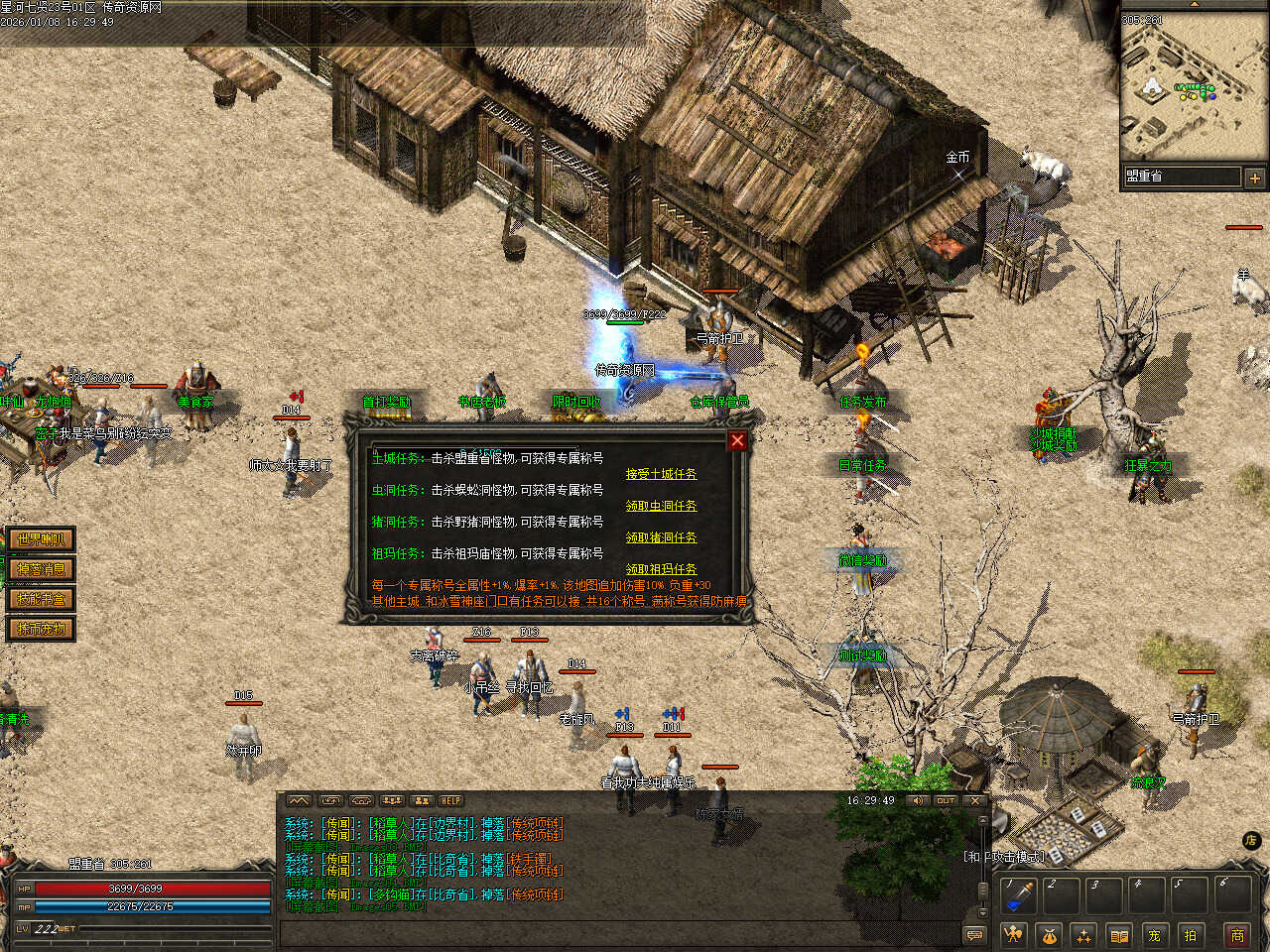
Task: Accept the 土城任务 quest link
Action: (x=661, y=474)
